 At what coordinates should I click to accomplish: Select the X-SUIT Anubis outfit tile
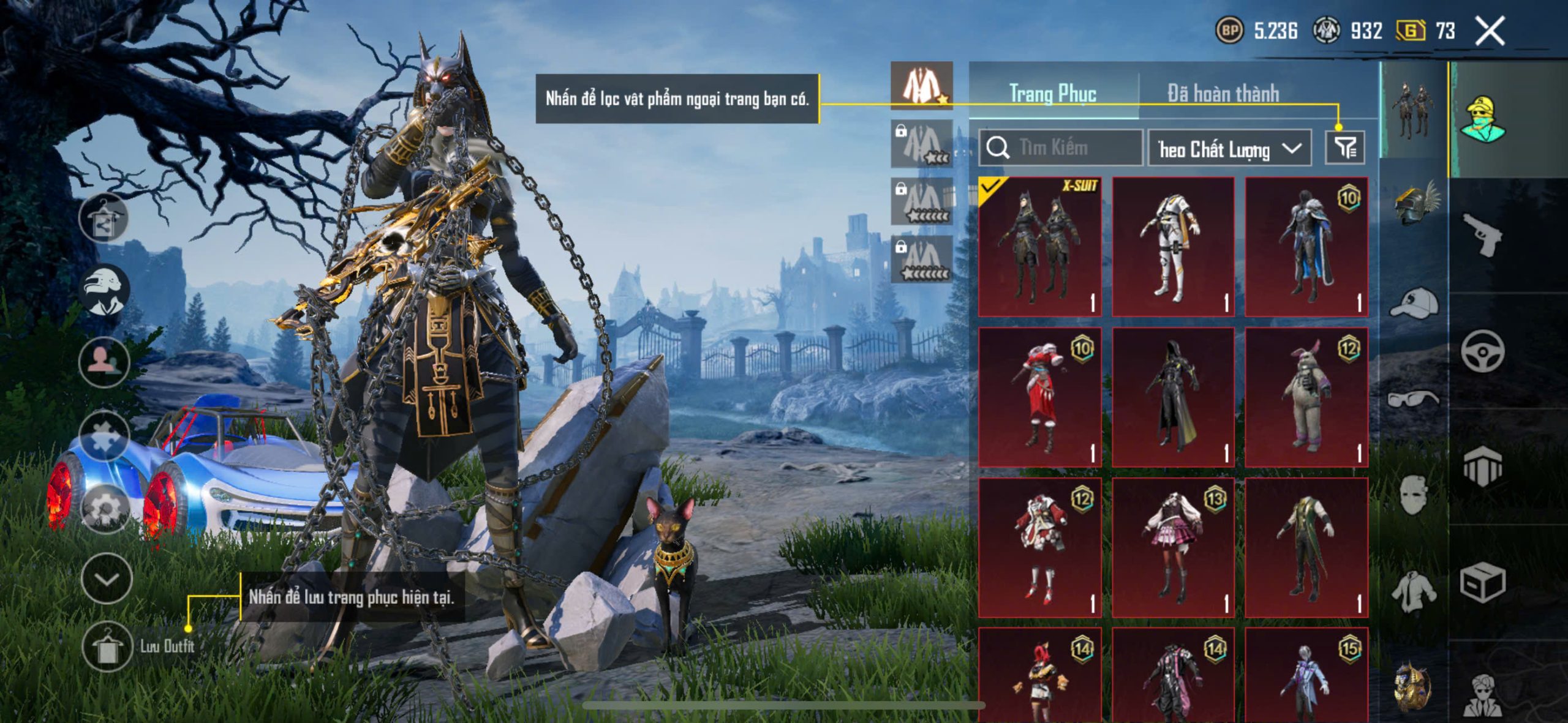[x=1039, y=247]
